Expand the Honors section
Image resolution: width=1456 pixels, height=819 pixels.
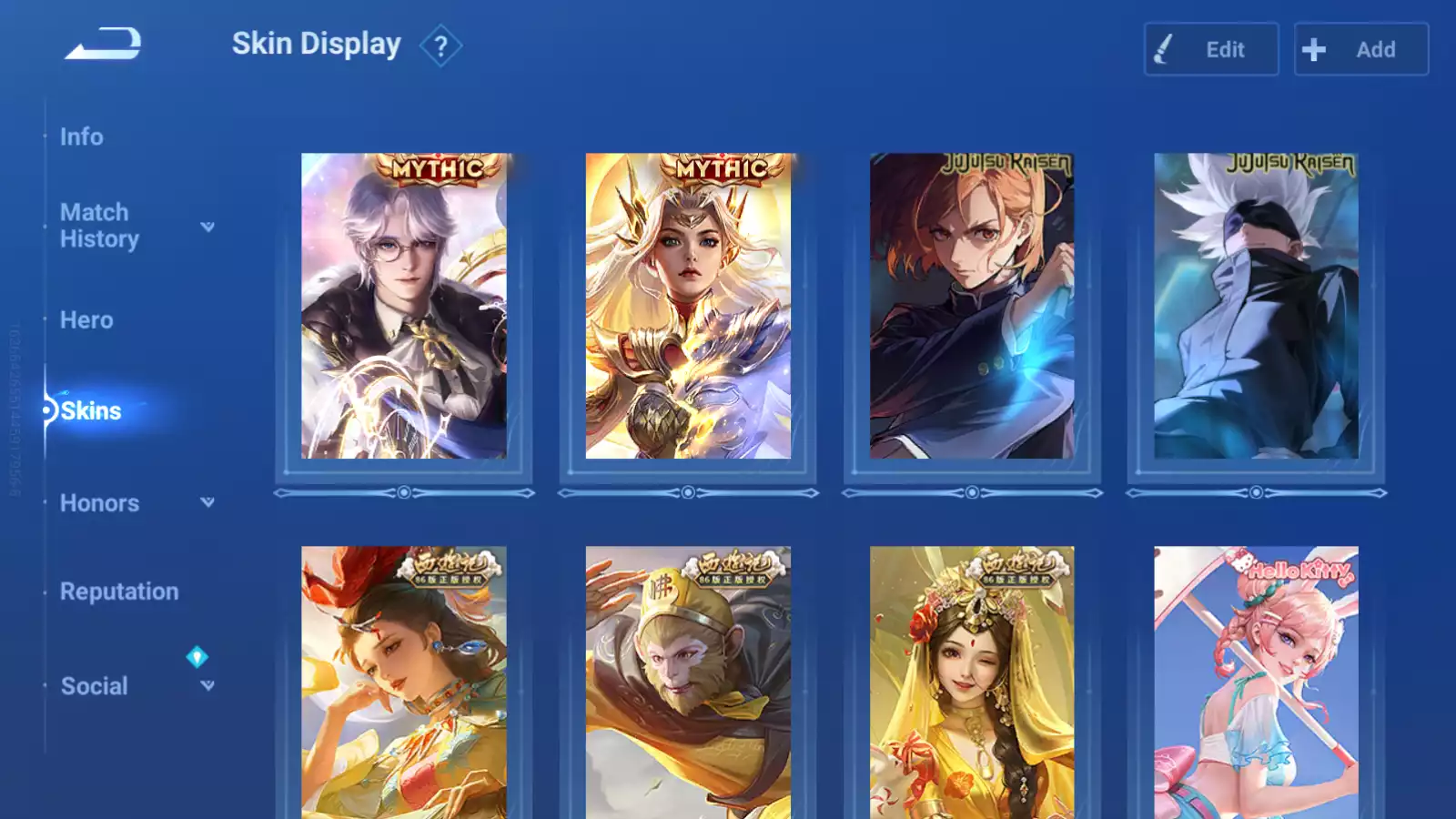(x=207, y=501)
